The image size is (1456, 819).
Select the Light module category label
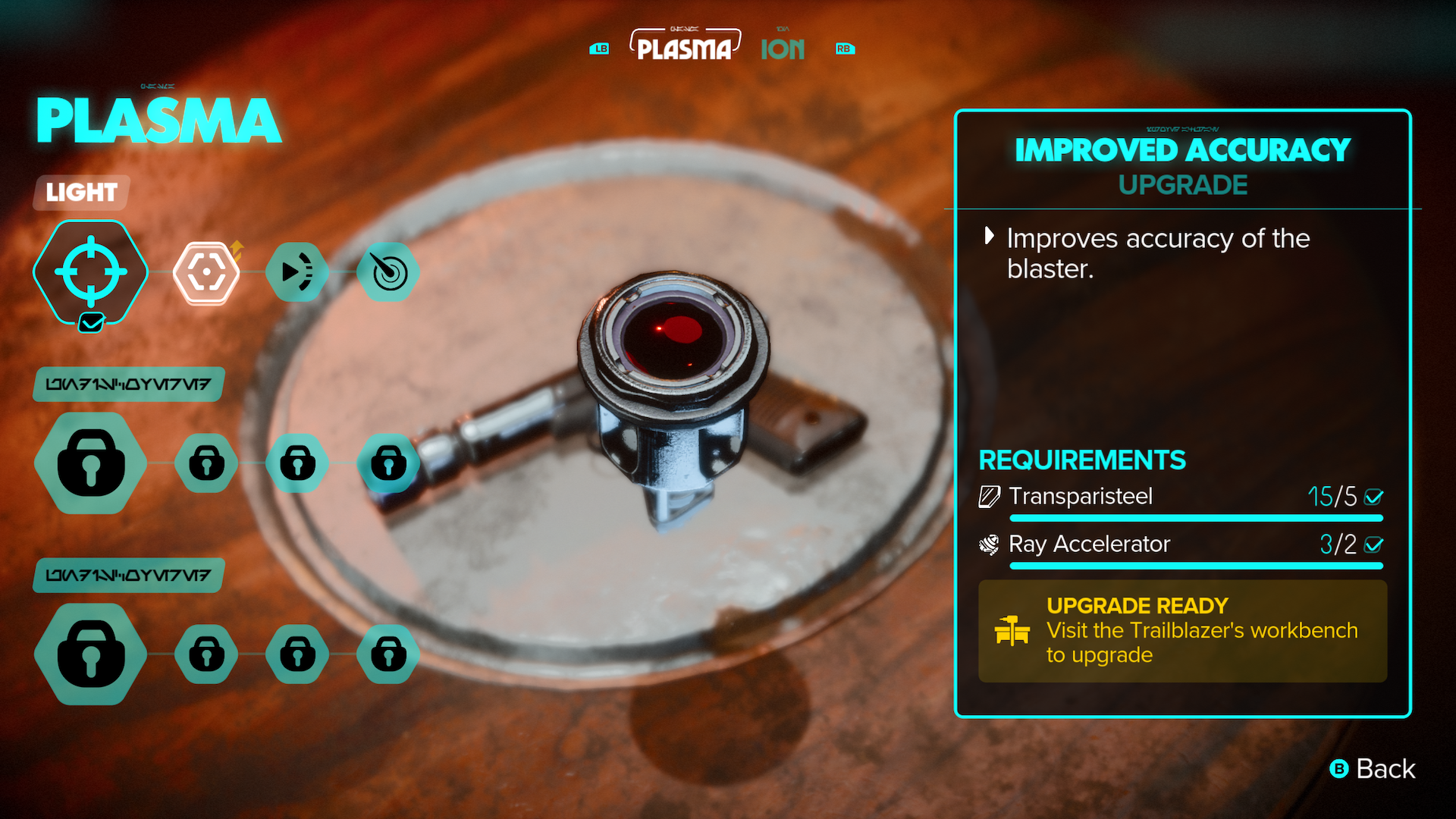pyautogui.click(x=81, y=193)
